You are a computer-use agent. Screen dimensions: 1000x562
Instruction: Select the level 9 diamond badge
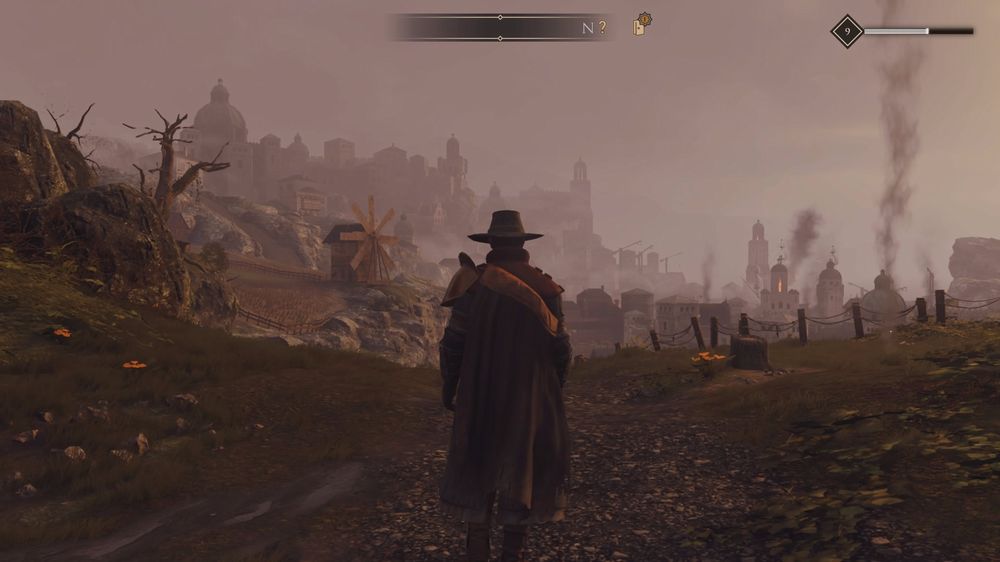click(x=847, y=31)
